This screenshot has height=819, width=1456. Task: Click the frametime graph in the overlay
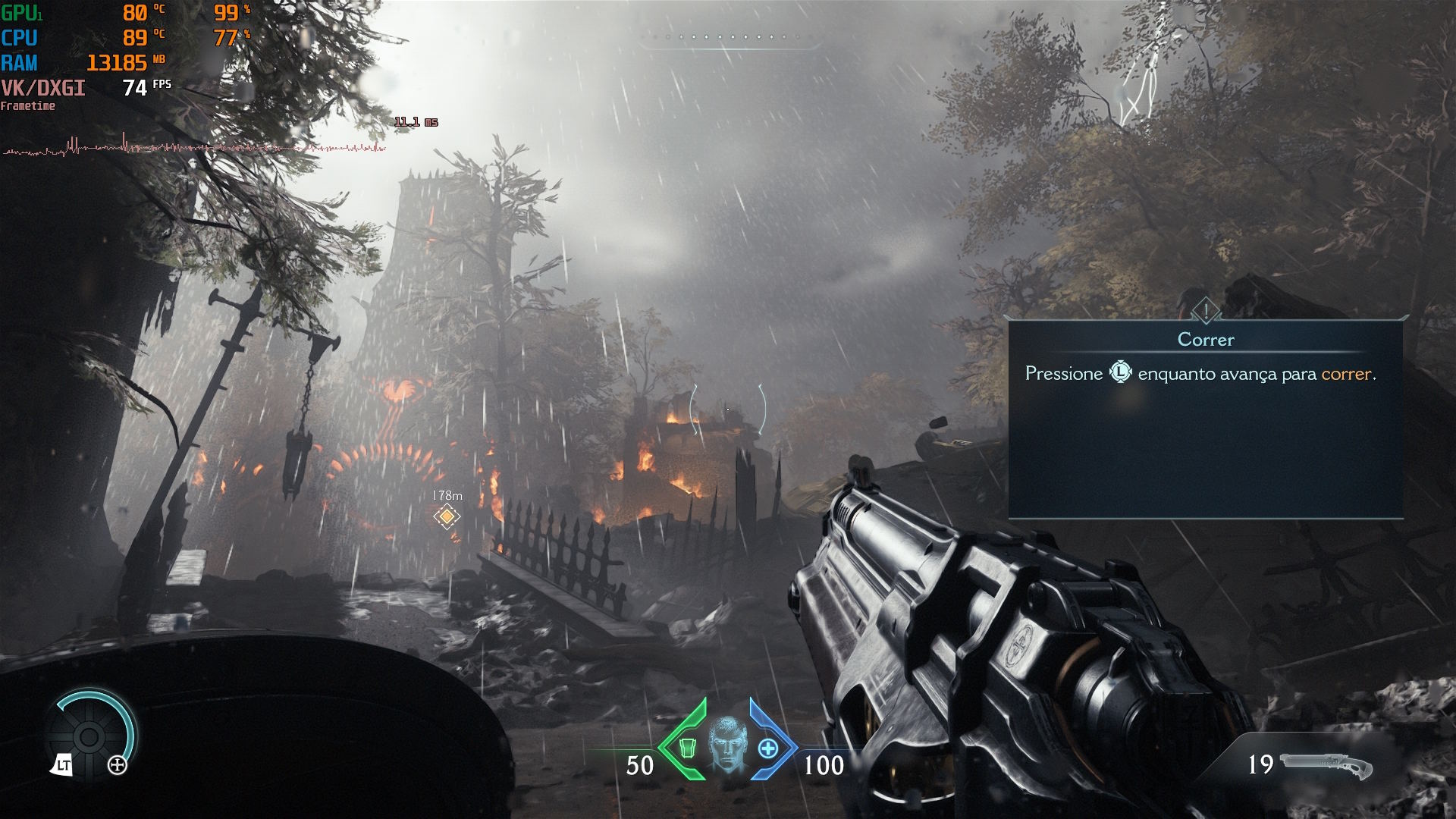194,146
